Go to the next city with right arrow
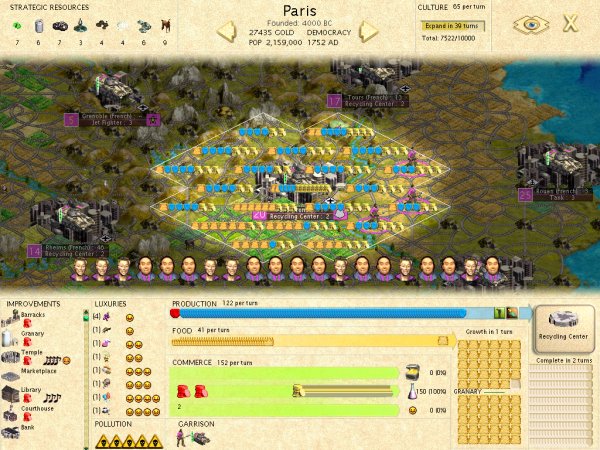This screenshot has height=450, width=600. coord(369,30)
